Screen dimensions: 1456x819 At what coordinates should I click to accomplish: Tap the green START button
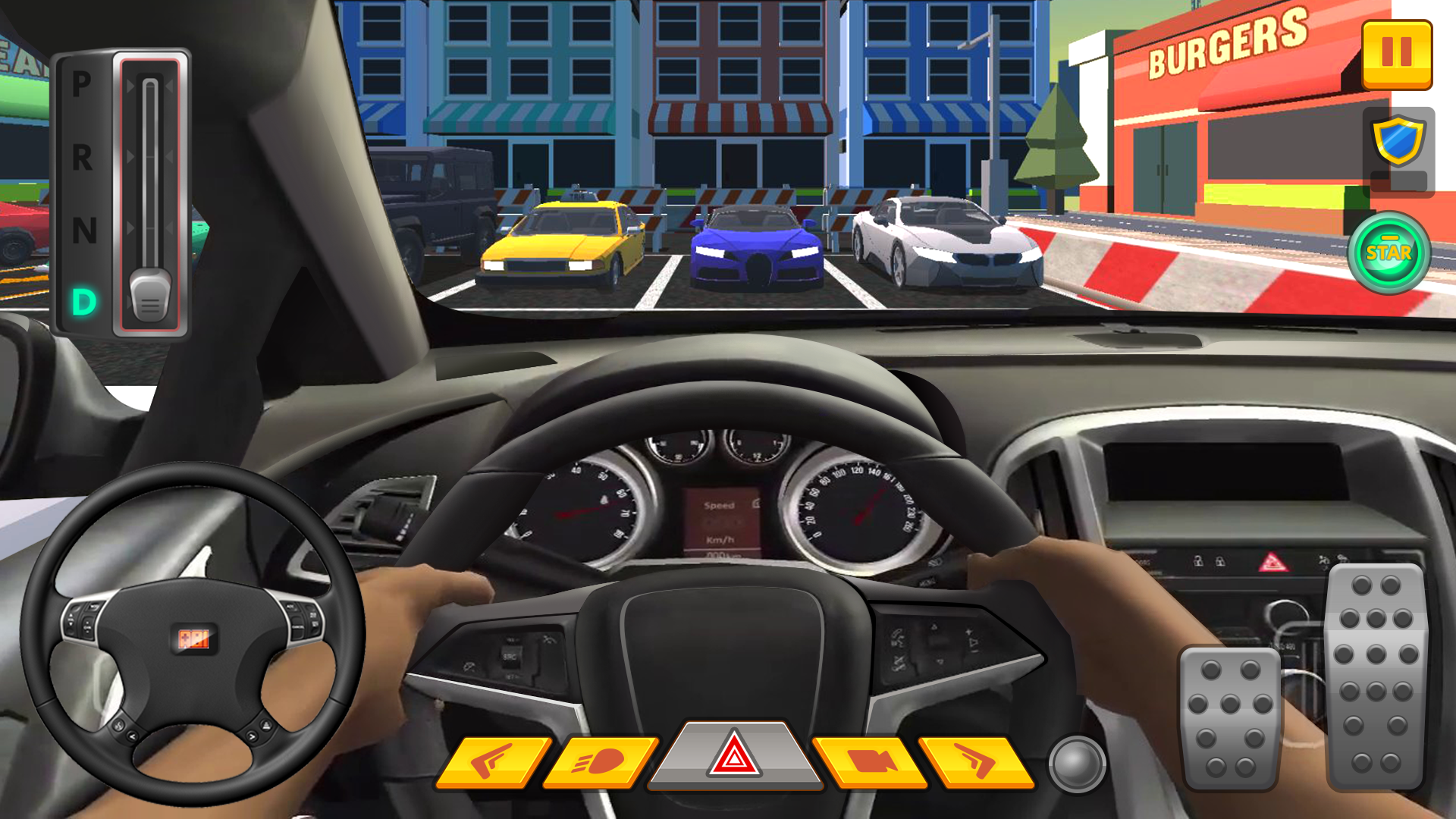(x=1389, y=253)
